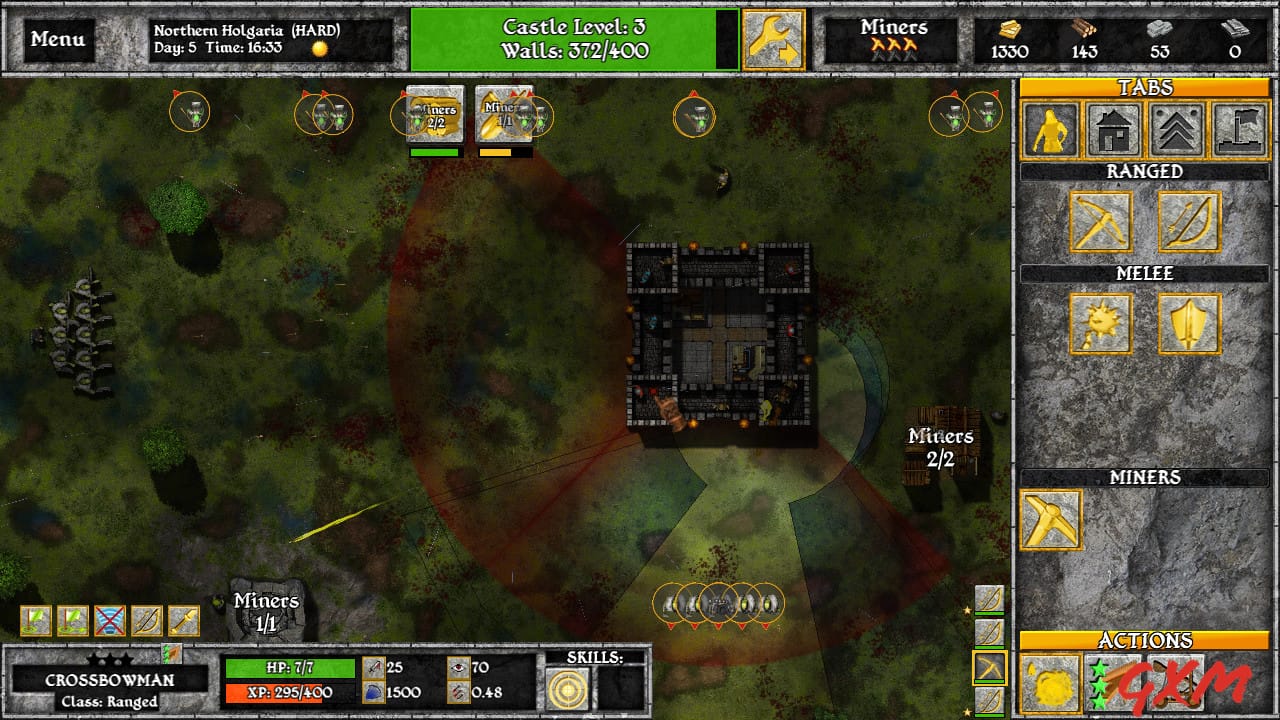Select the mace icon under MELEE
Viewport: 1280px width, 720px height.
tap(1101, 324)
